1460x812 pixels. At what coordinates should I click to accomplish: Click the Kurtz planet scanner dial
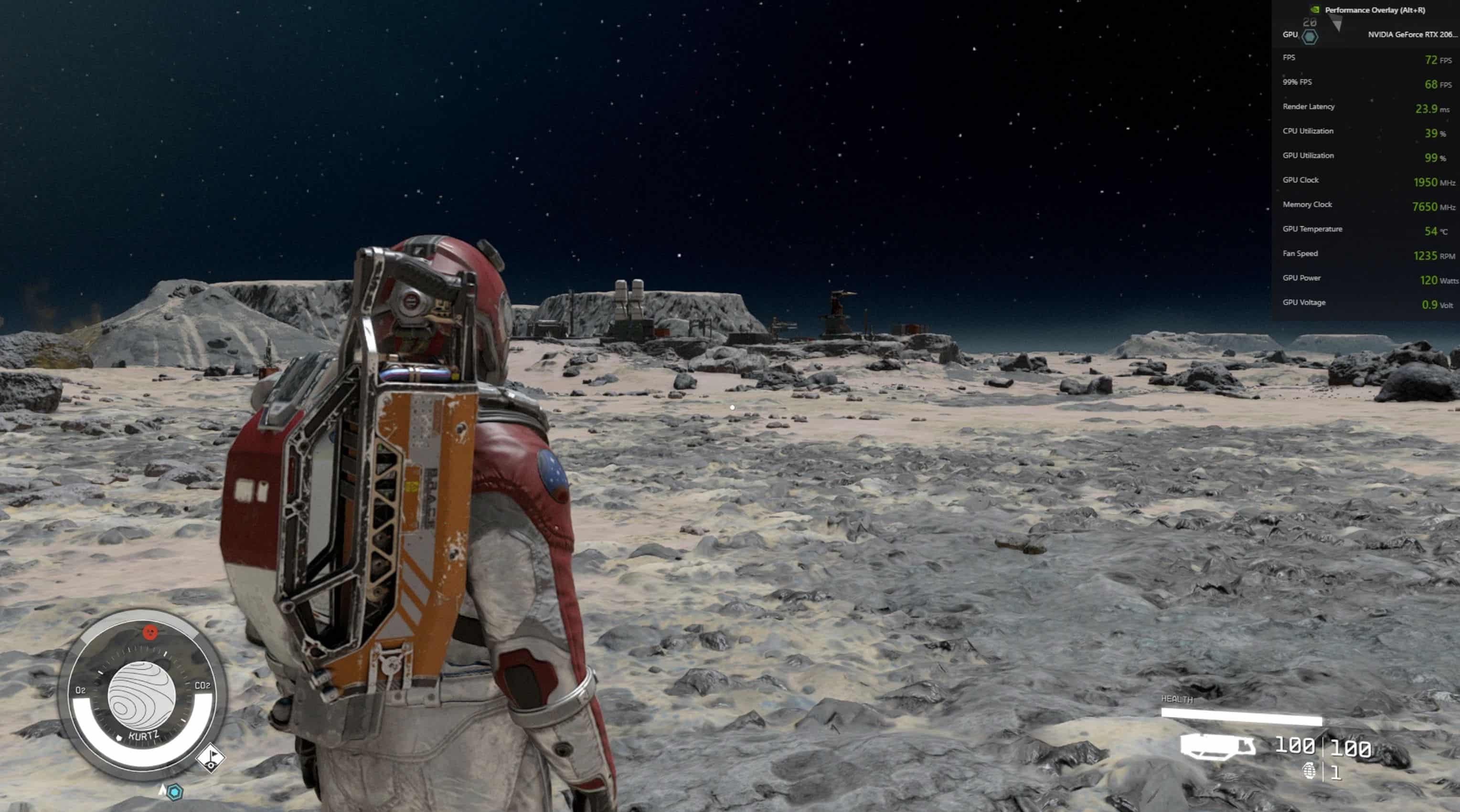pos(142,696)
